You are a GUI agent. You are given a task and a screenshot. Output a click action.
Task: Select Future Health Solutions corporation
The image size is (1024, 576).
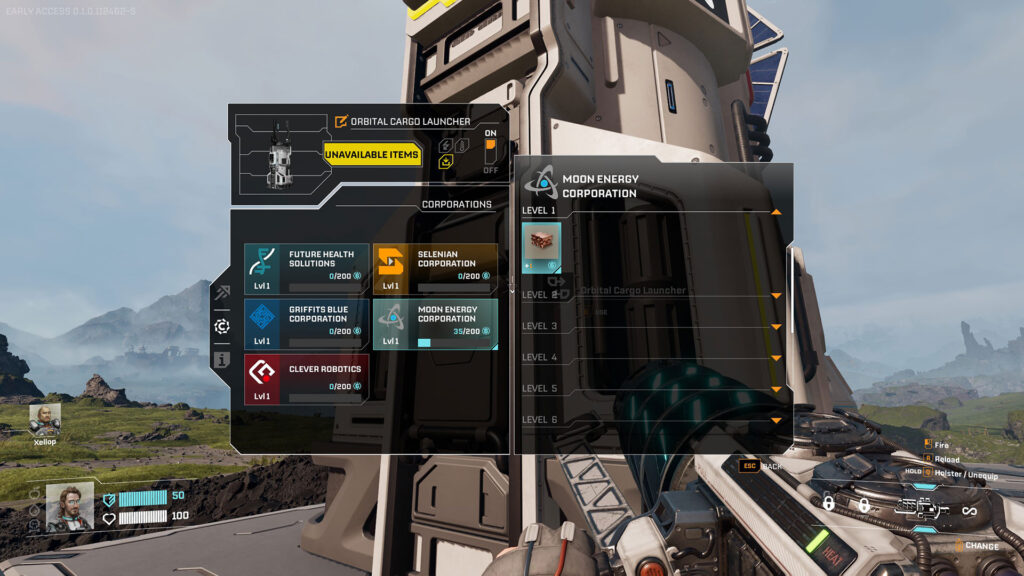tap(306, 268)
